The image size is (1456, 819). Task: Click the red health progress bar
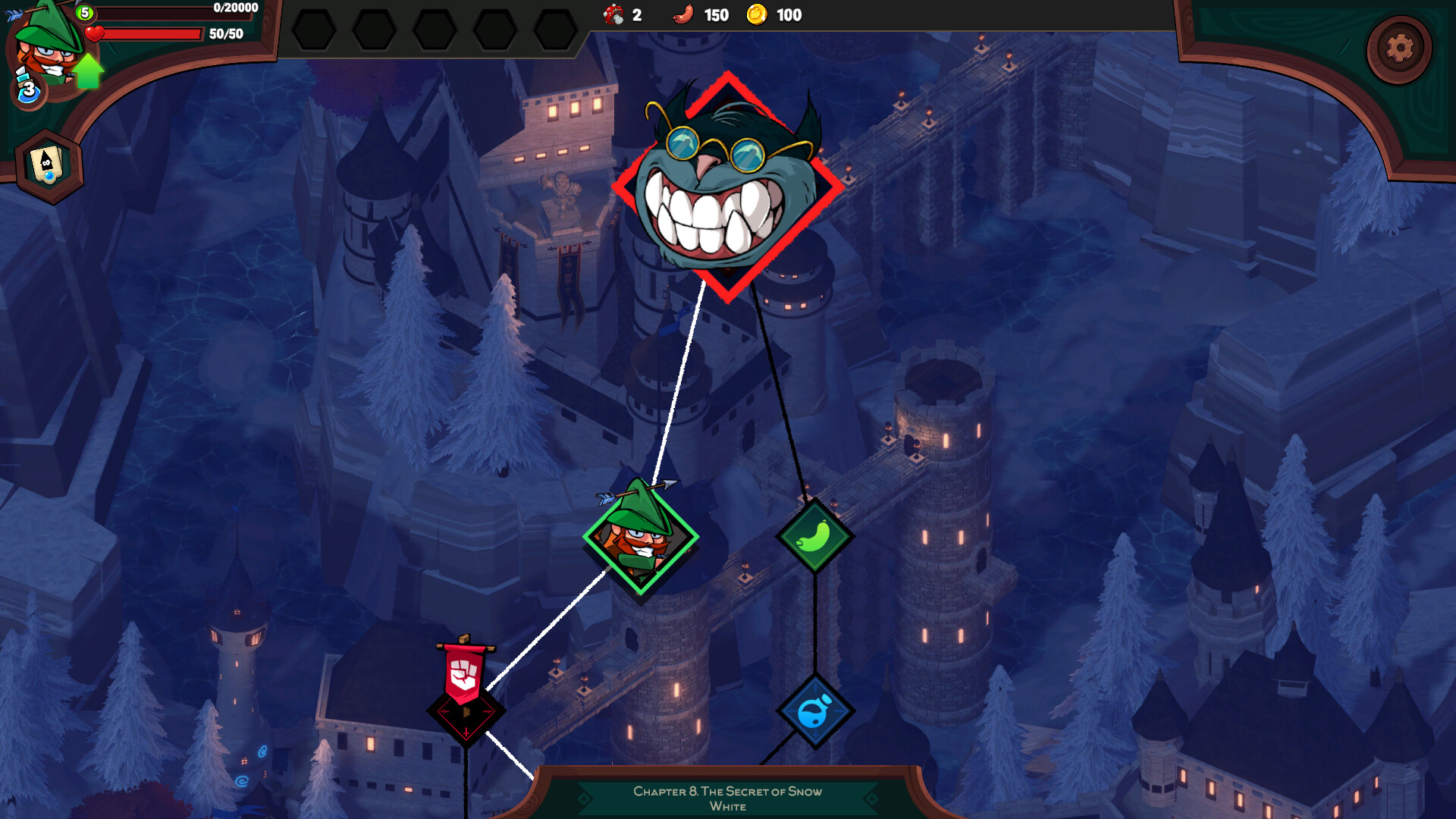tap(152, 33)
